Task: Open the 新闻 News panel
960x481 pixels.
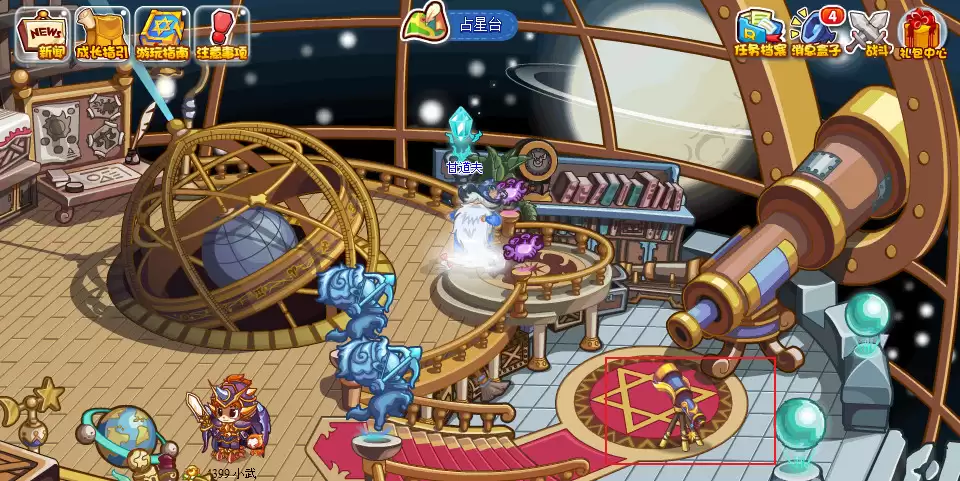Action: 45,35
